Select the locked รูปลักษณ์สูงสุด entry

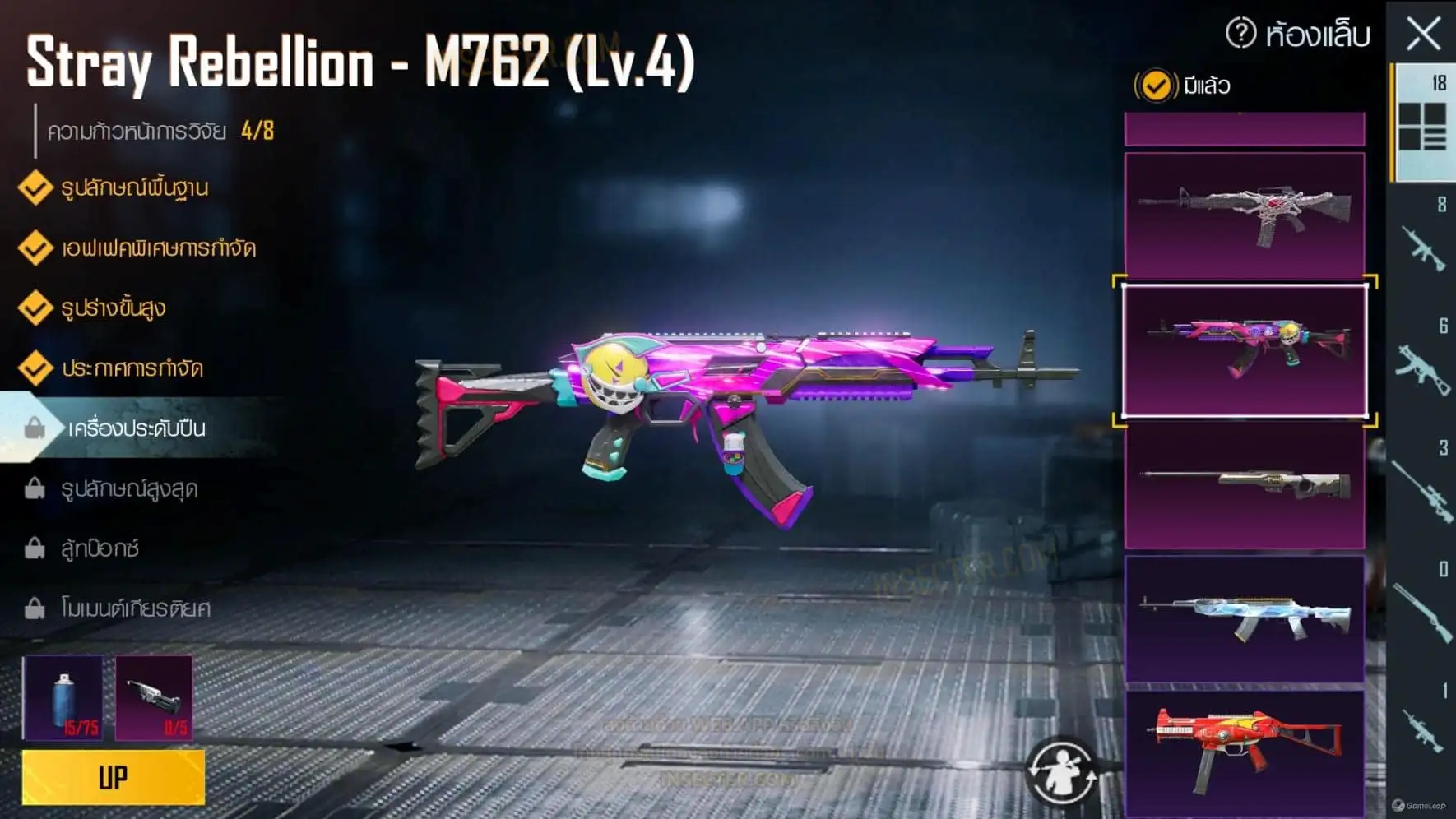pos(129,488)
